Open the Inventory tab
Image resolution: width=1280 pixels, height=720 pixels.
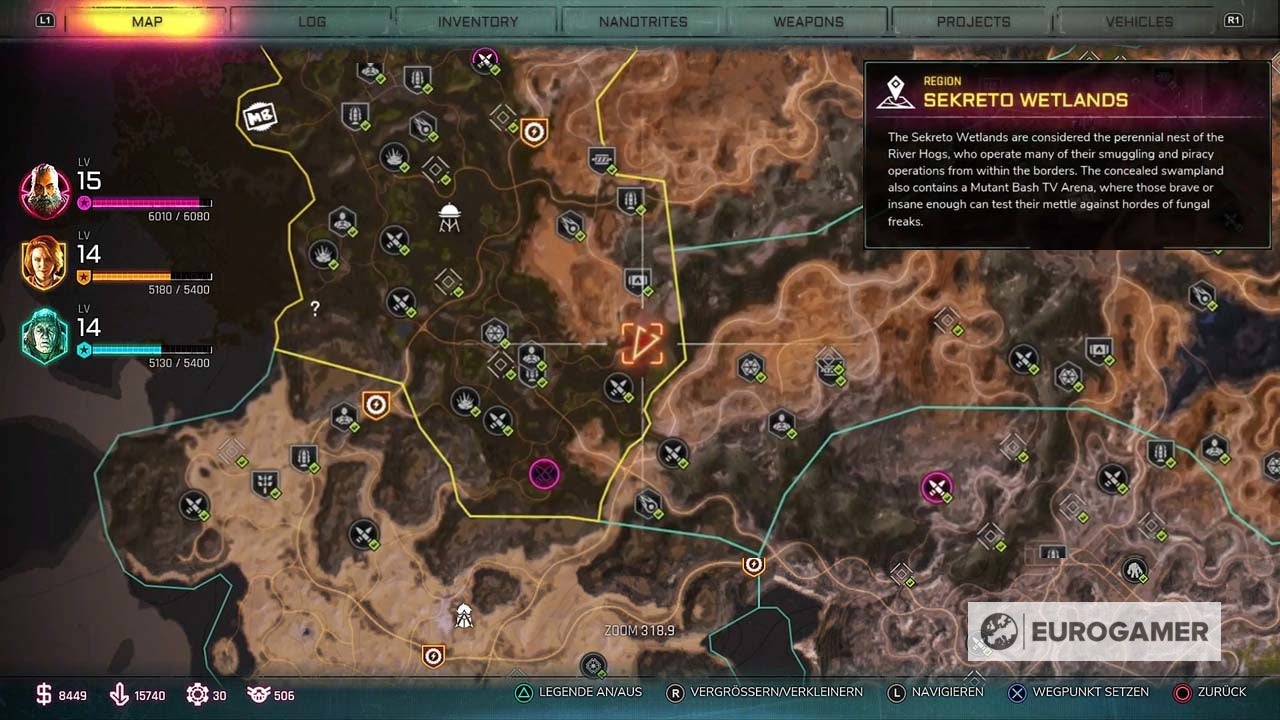[478, 20]
